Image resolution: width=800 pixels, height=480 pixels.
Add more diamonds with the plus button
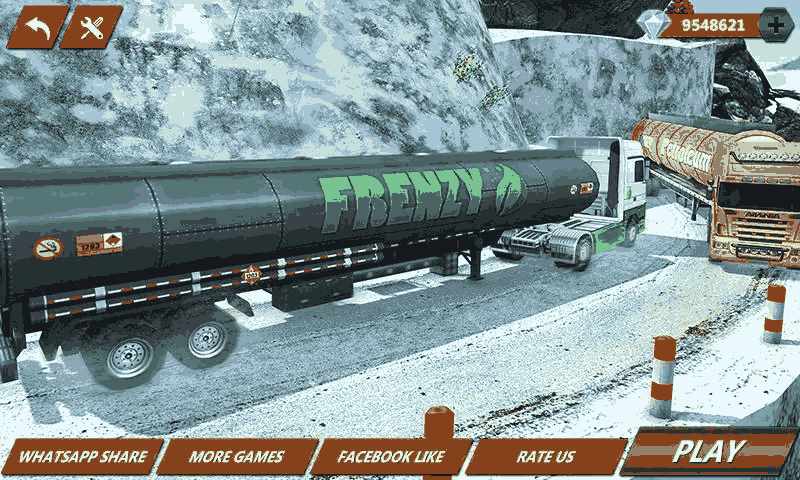[776, 25]
